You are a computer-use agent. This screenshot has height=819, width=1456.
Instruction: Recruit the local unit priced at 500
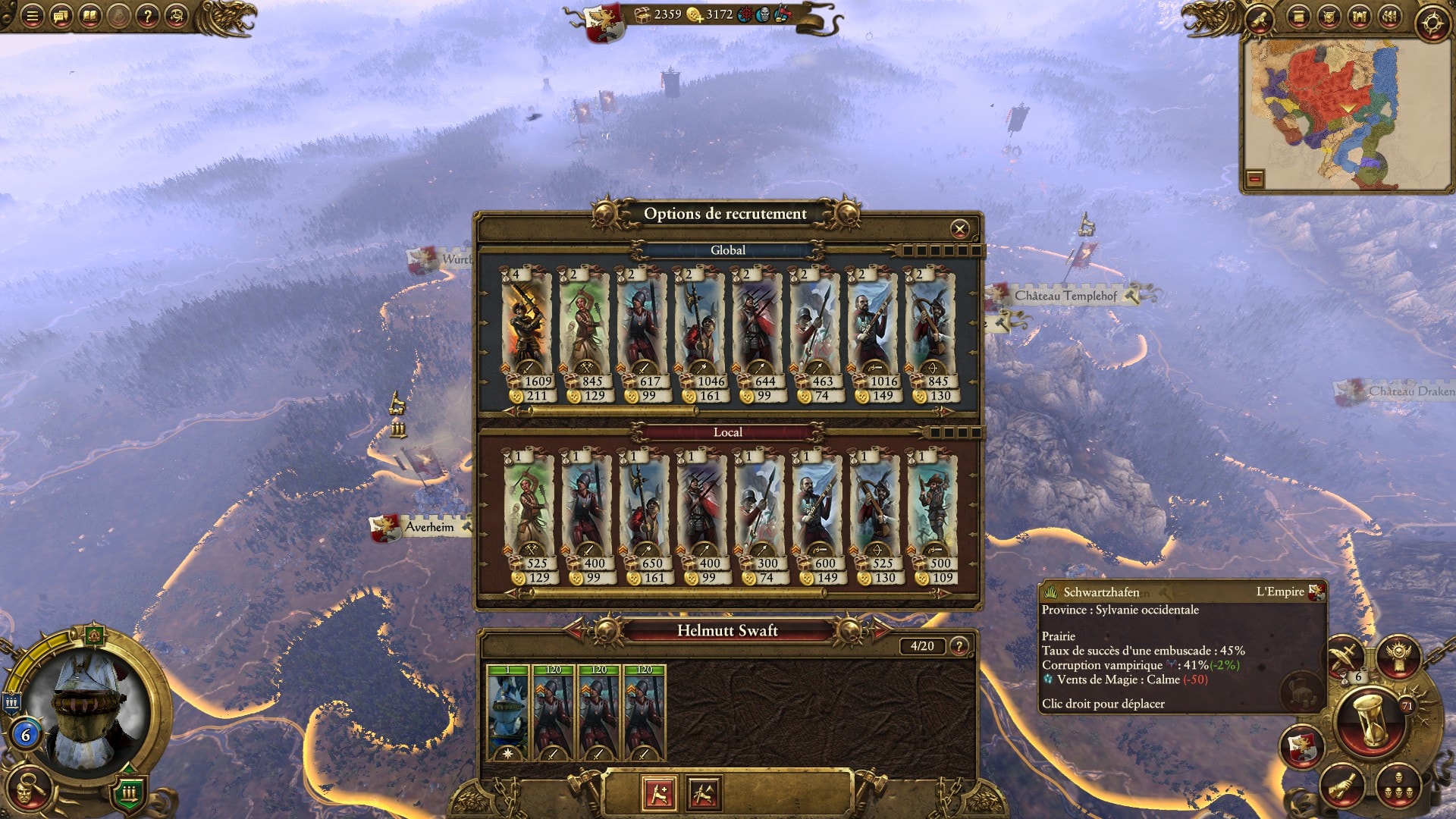click(x=932, y=508)
